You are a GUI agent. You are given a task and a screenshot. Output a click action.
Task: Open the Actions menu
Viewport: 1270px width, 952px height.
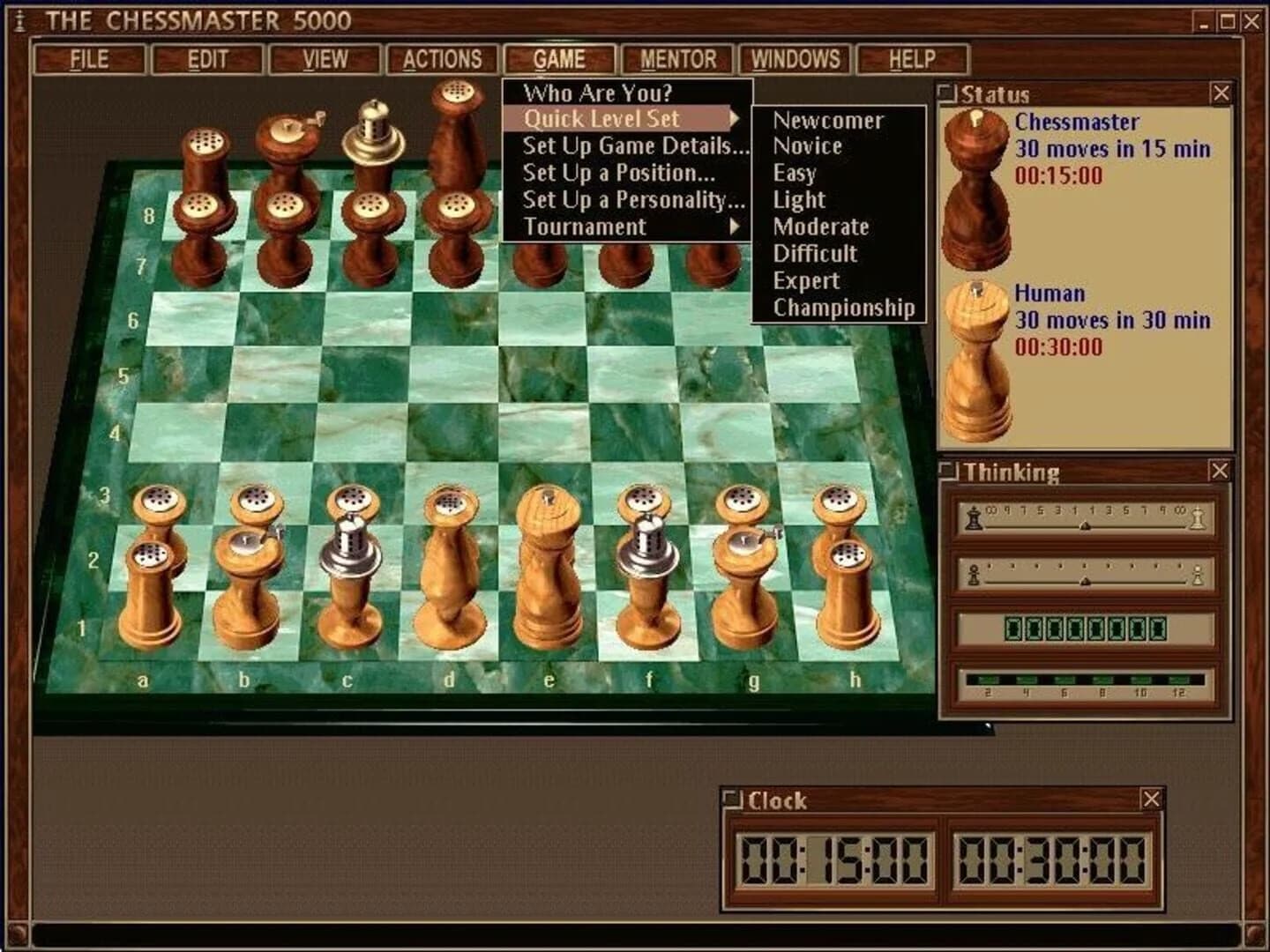(x=443, y=58)
